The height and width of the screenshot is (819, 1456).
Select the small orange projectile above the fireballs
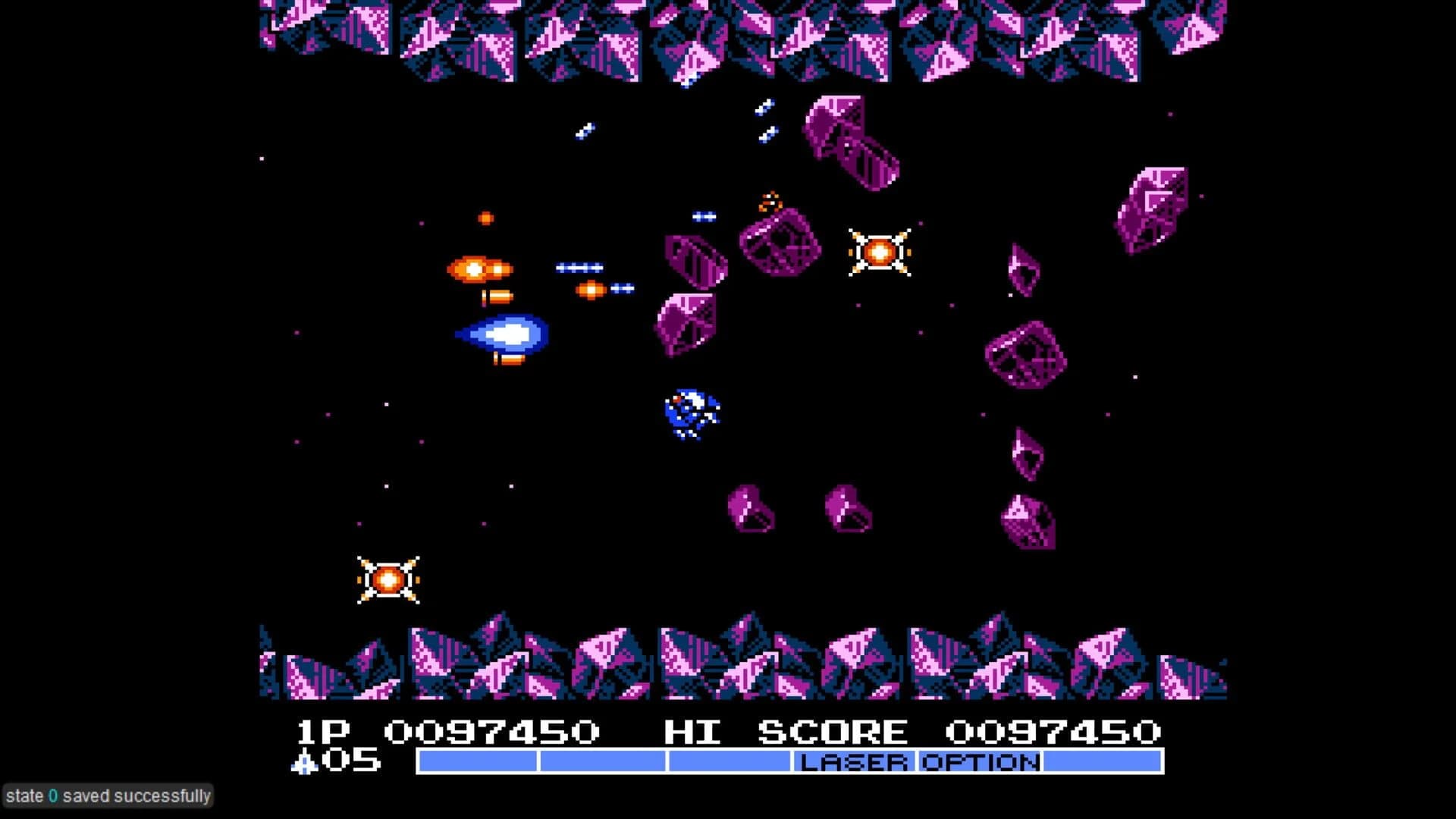pos(485,218)
